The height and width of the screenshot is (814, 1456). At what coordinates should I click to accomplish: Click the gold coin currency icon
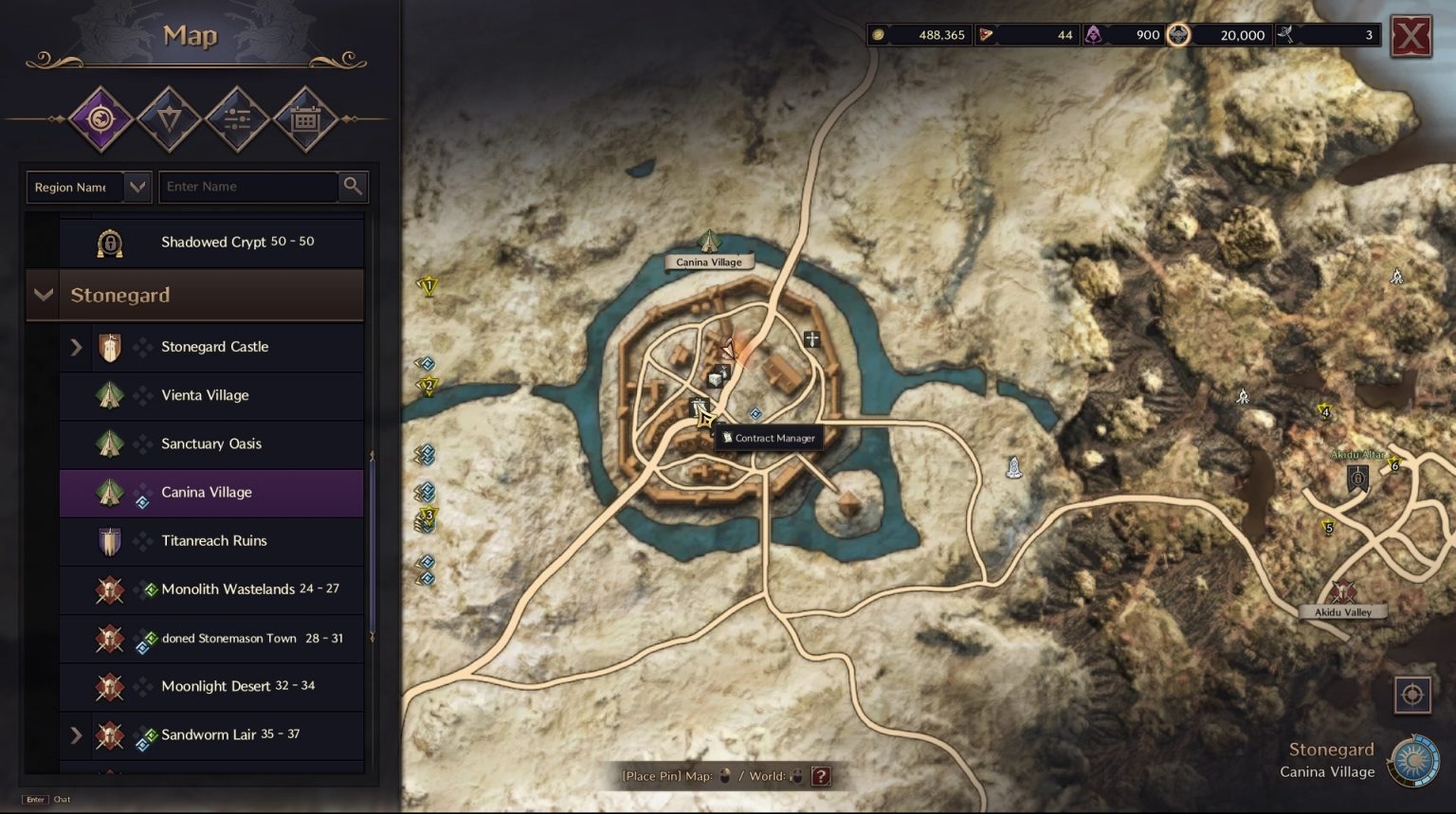(x=877, y=34)
